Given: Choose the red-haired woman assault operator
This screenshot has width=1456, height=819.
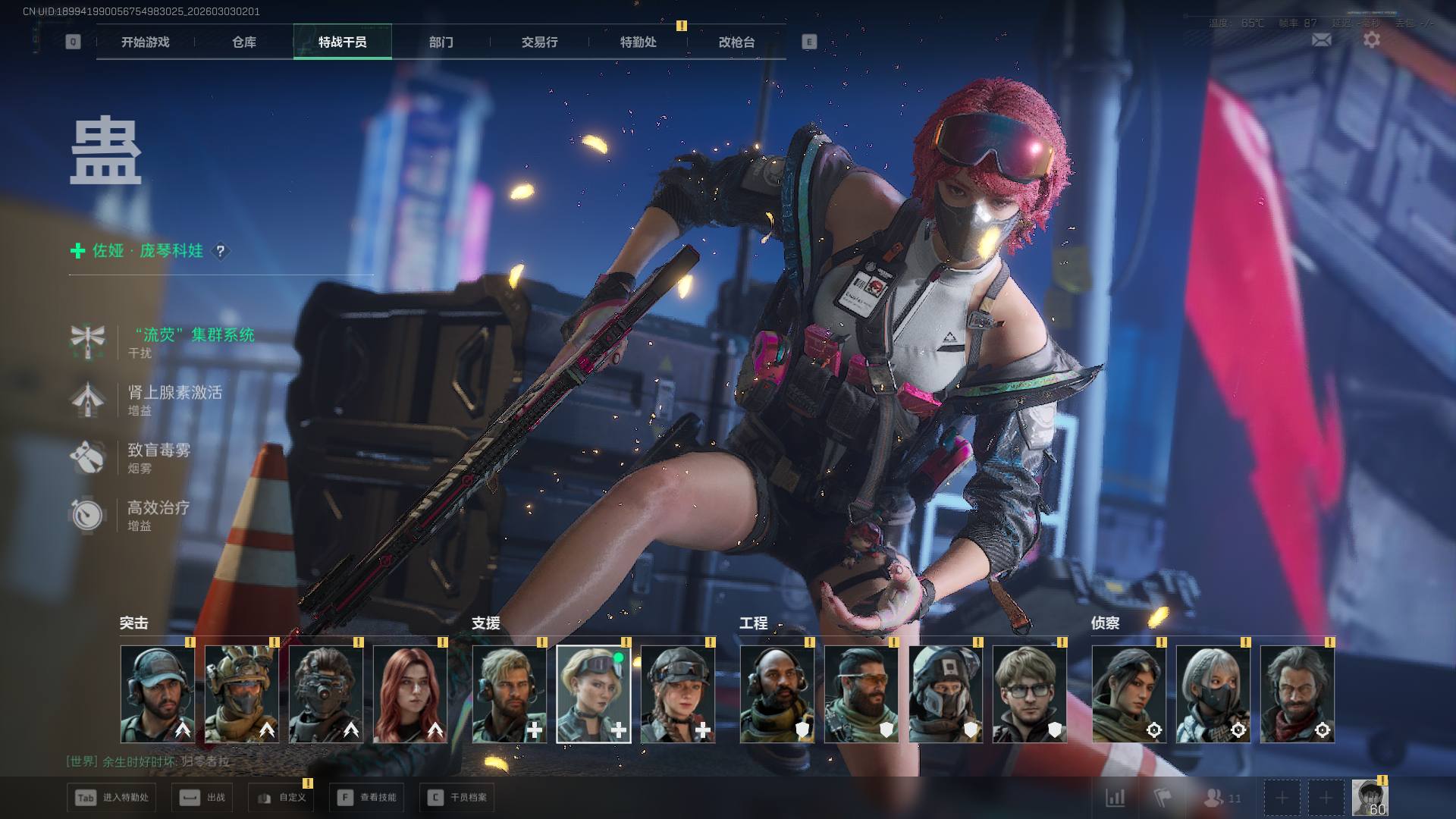Looking at the screenshot, I should [410, 694].
